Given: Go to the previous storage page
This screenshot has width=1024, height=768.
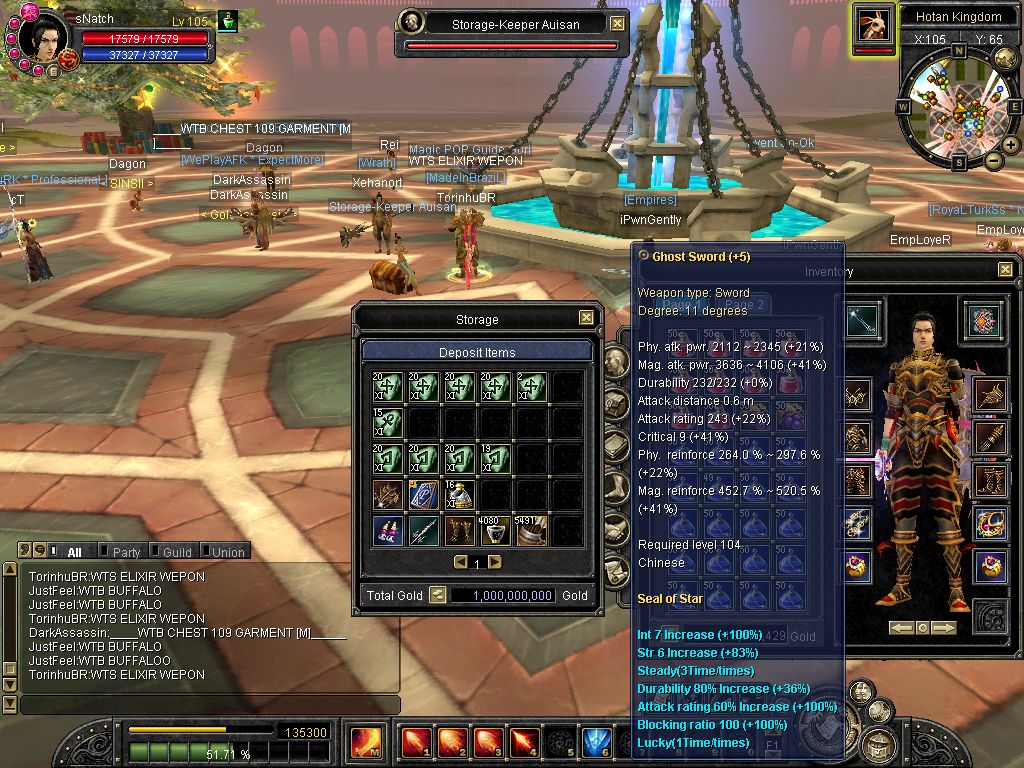Looking at the screenshot, I should [460, 562].
